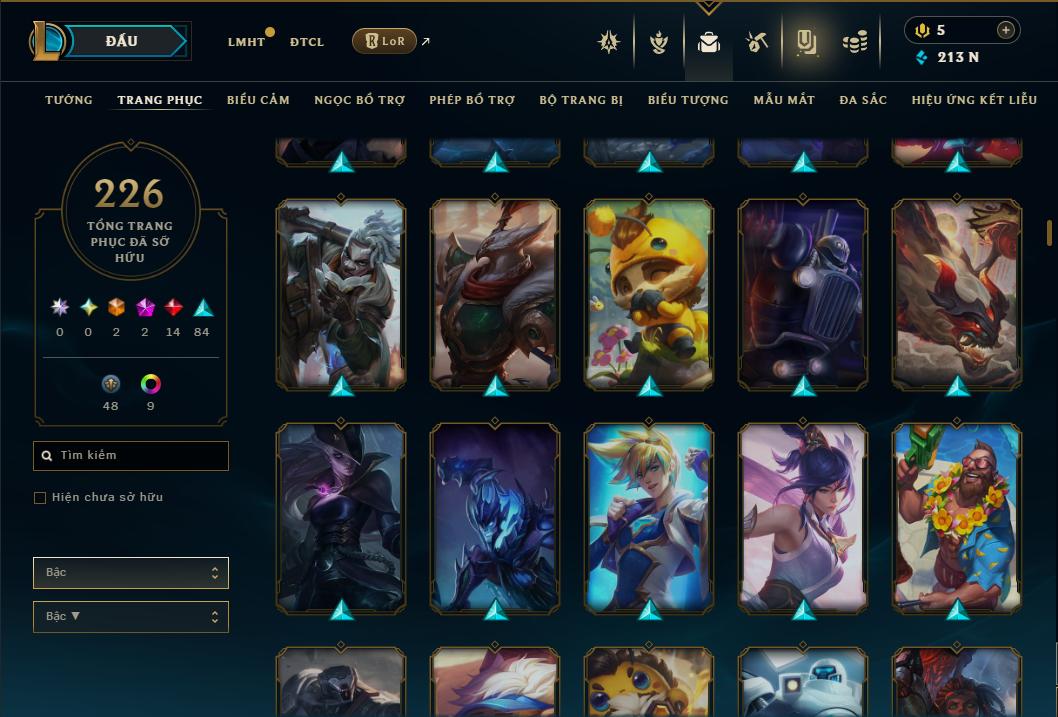Launch the LoR external link
Viewport: 1058px width, 717px height.
coord(385,41)
